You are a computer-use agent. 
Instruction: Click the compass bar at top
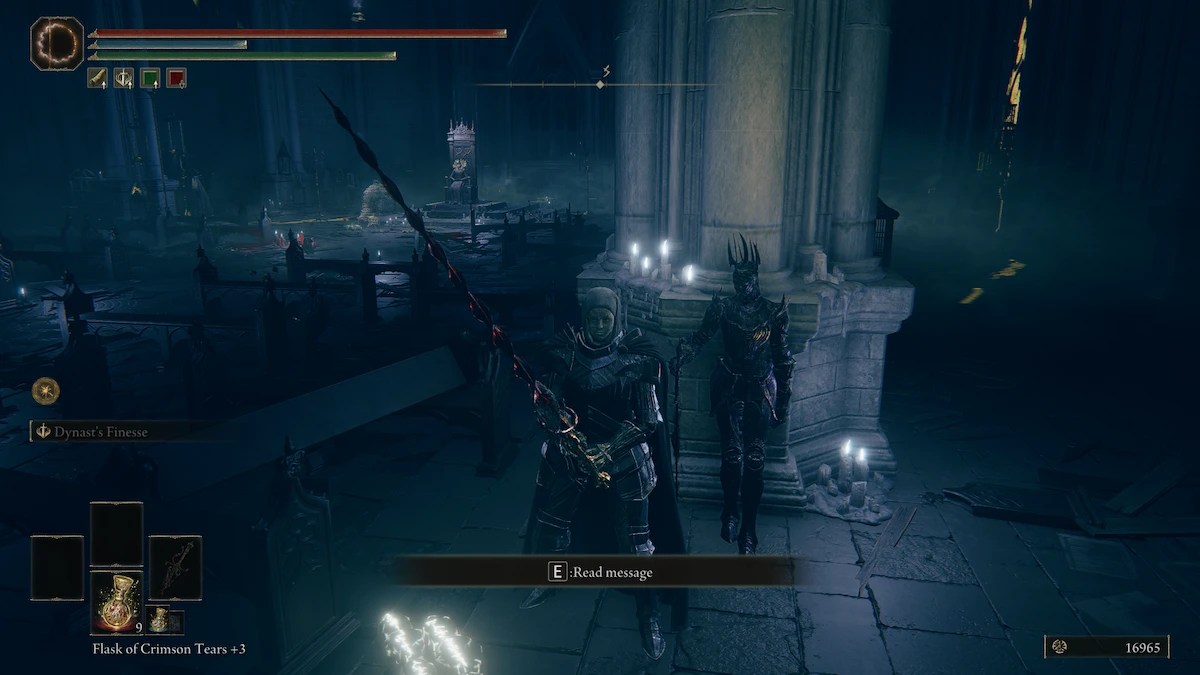click(x=598, y=85)
